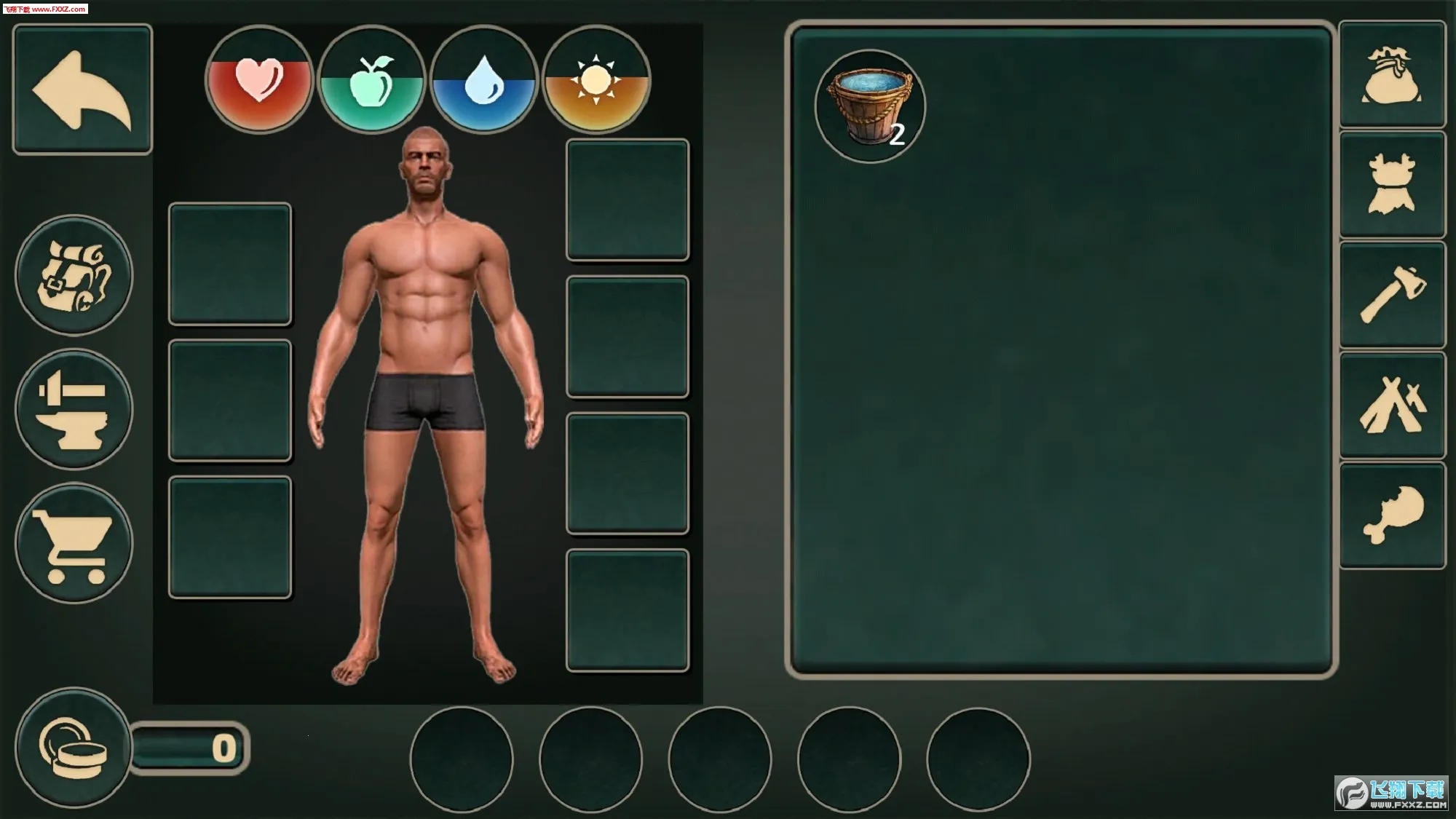
Task: Switch to the axe tools tab
Action: [1392, 295]
